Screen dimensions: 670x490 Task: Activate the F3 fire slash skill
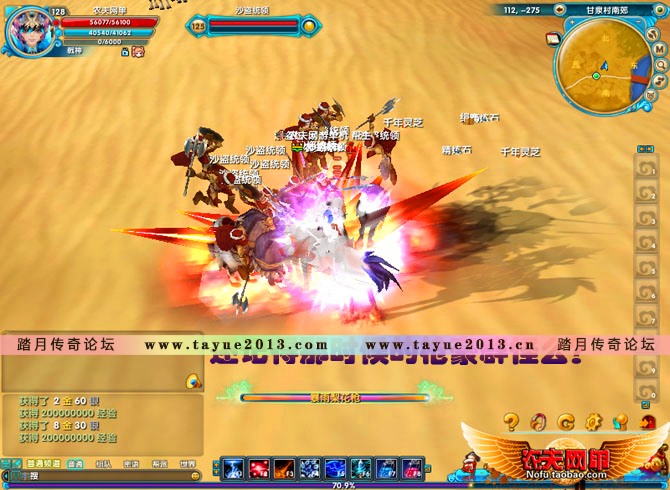click(x=283, y=468)
